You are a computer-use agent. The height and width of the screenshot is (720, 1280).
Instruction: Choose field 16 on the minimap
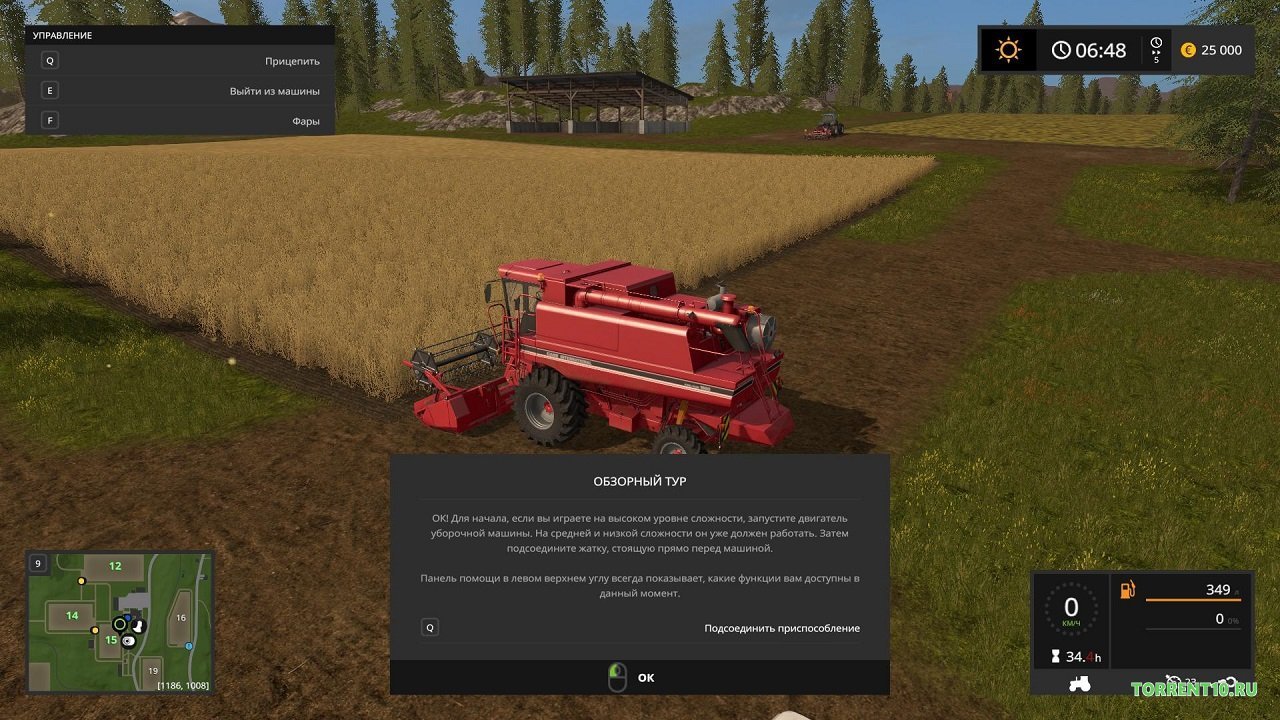[181, 618]
